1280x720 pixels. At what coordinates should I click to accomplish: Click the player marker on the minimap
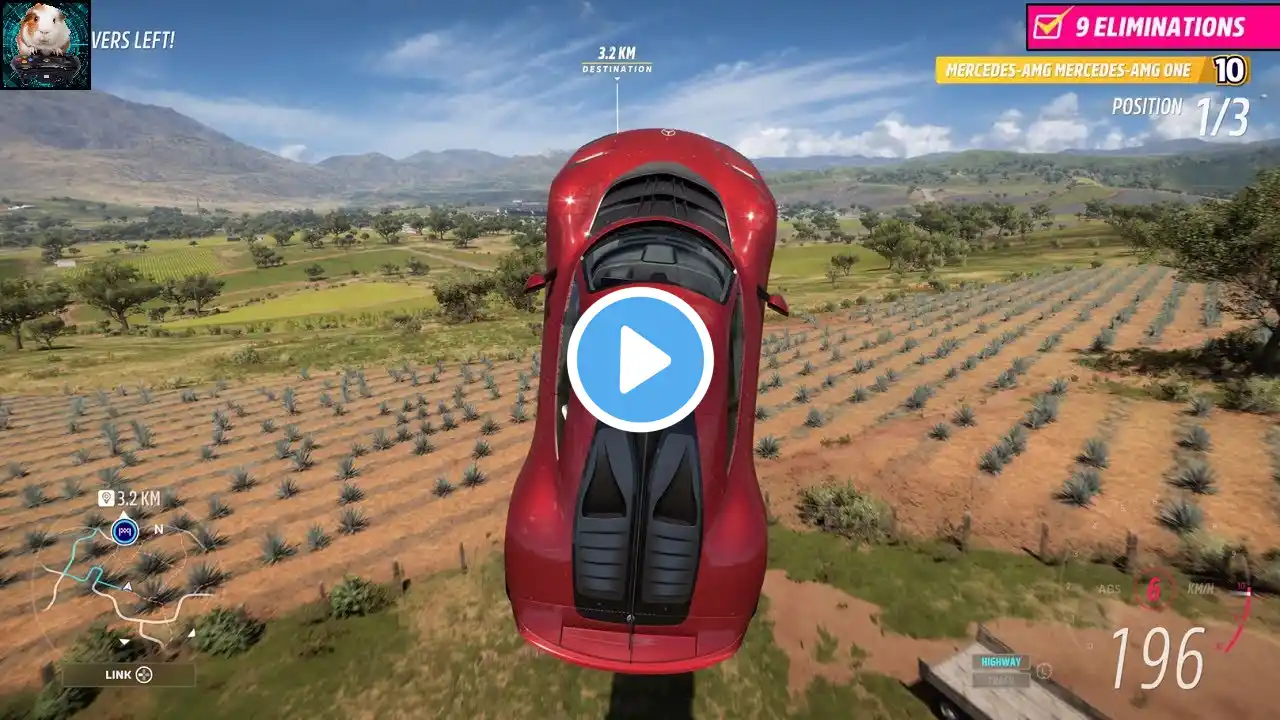click(124, 531)
